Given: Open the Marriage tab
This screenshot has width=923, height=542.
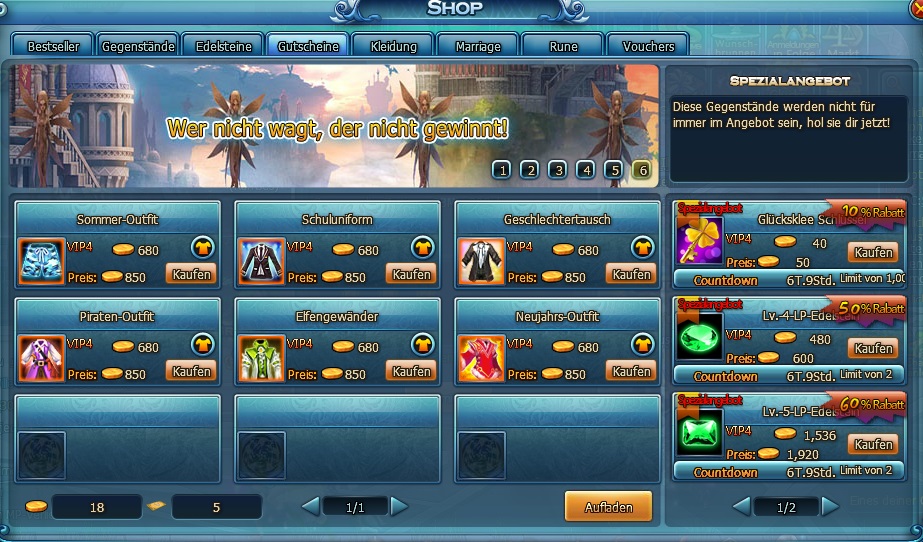Looking at the screenshot, I should click(x=478, y=46).
